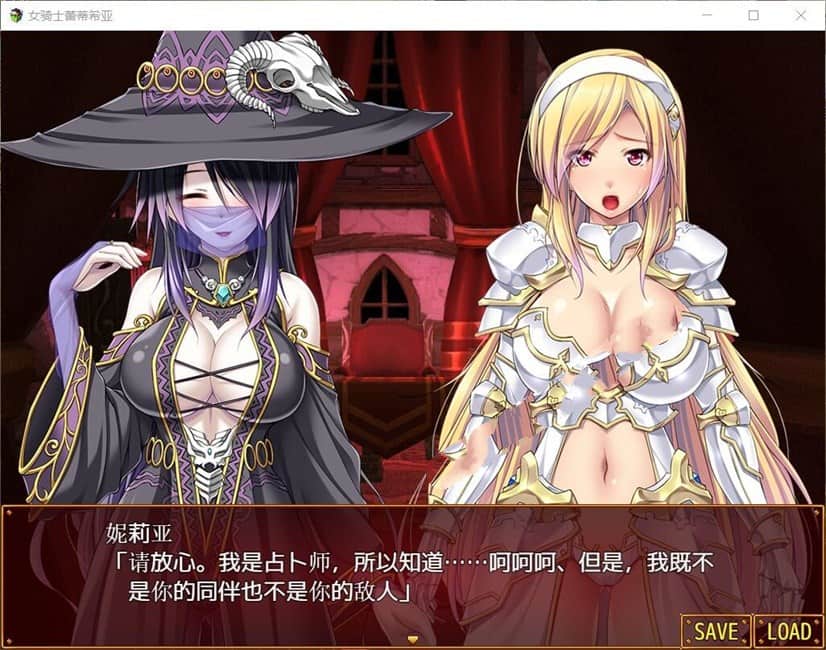The image size is (826, 650).
Task: Advance dialogue with the yellow arrow indicator
Action: (x=412, y=638)
